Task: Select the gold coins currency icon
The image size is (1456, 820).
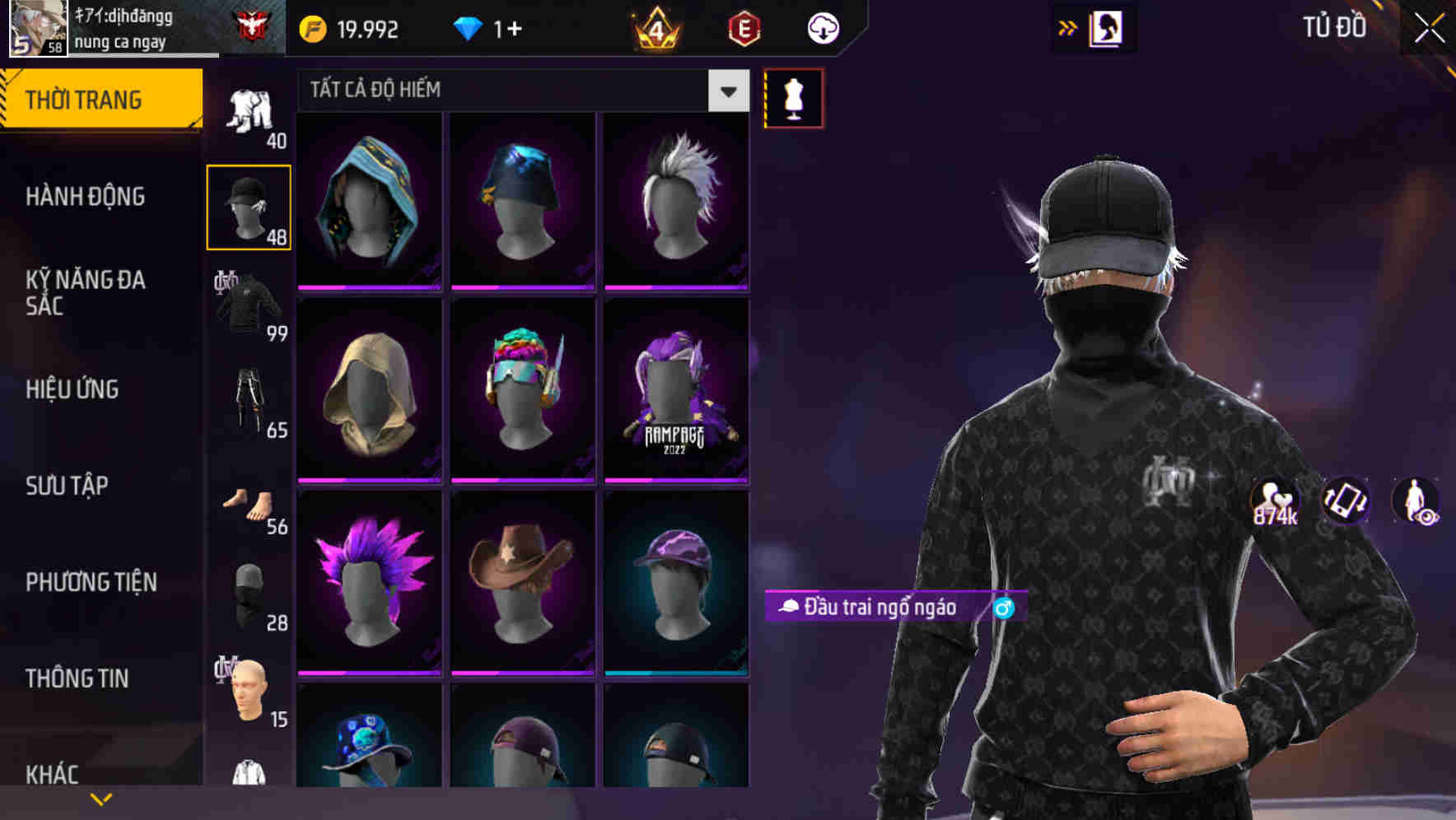Action: (311, 27)
